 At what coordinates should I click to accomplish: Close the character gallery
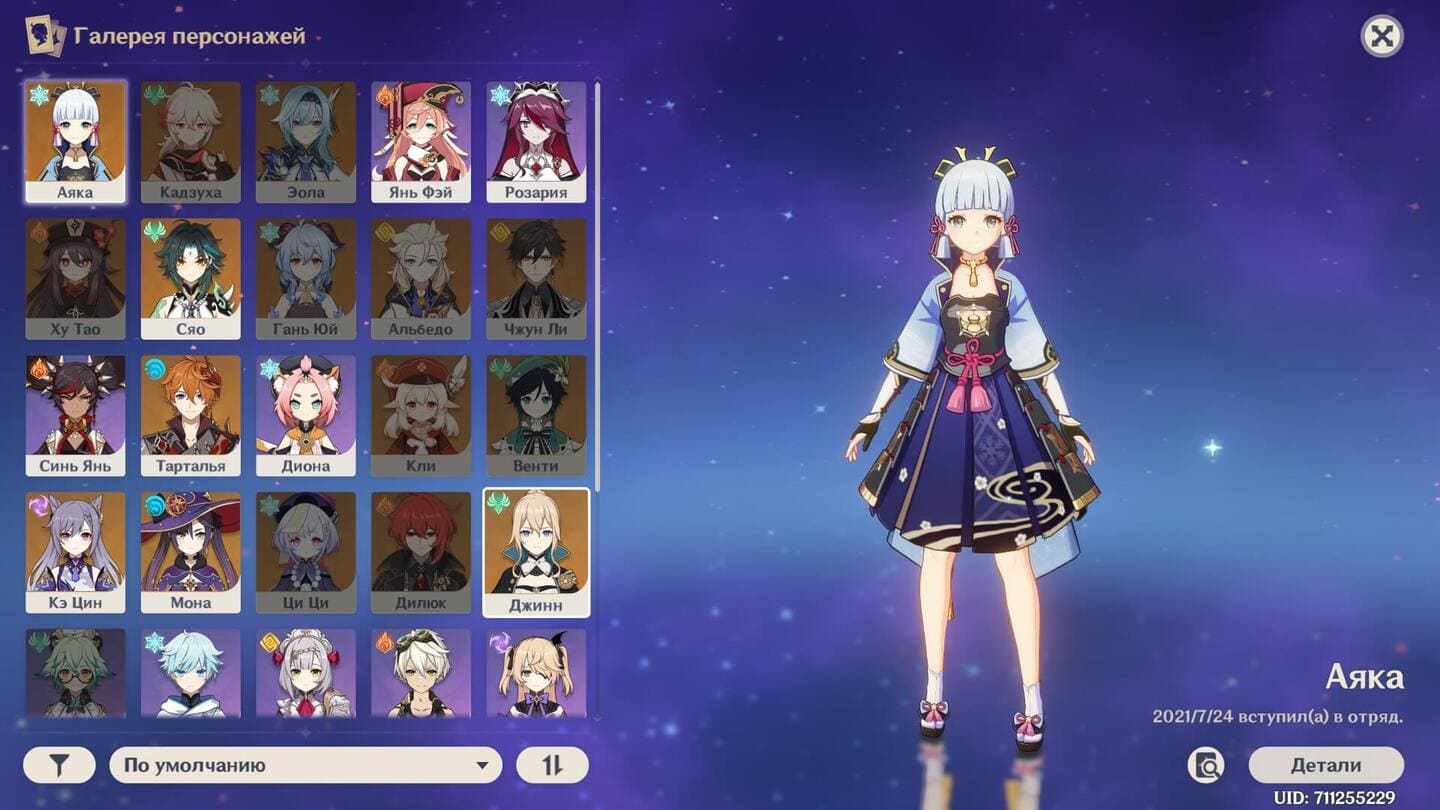point(1382,37)
